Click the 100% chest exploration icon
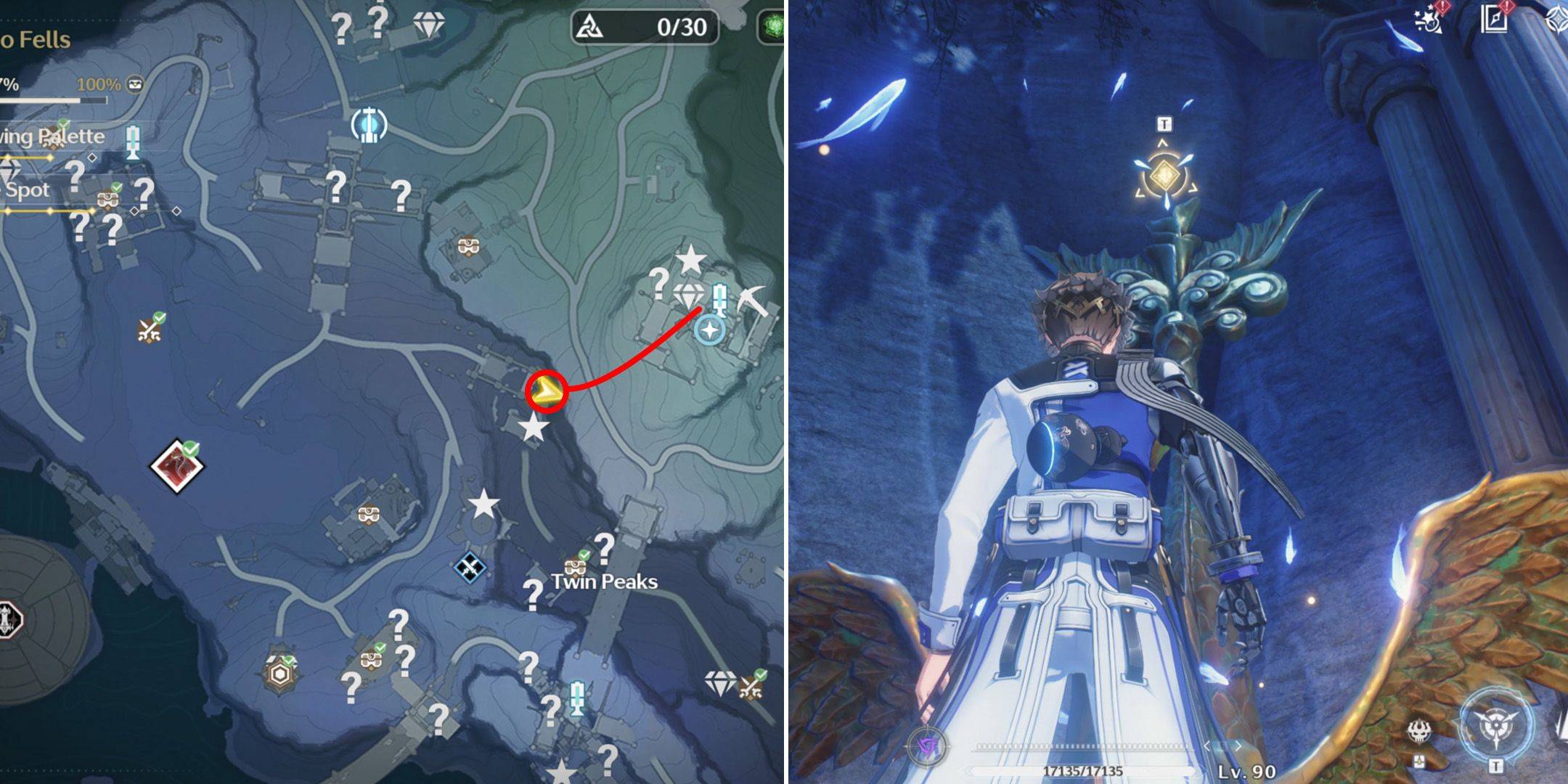Viewport: 1568px width, 784px height. coord(134,84)
